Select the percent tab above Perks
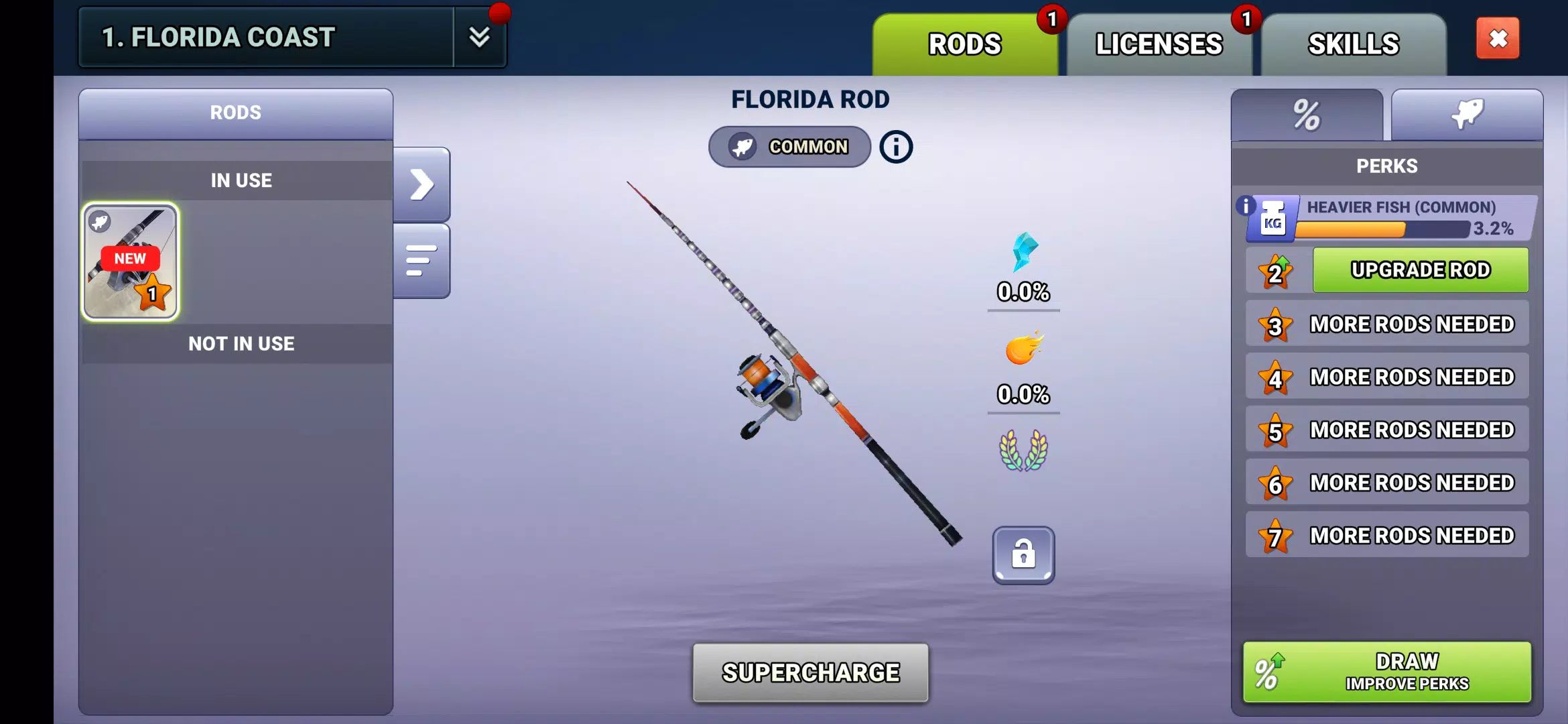 click(1305, 114)
